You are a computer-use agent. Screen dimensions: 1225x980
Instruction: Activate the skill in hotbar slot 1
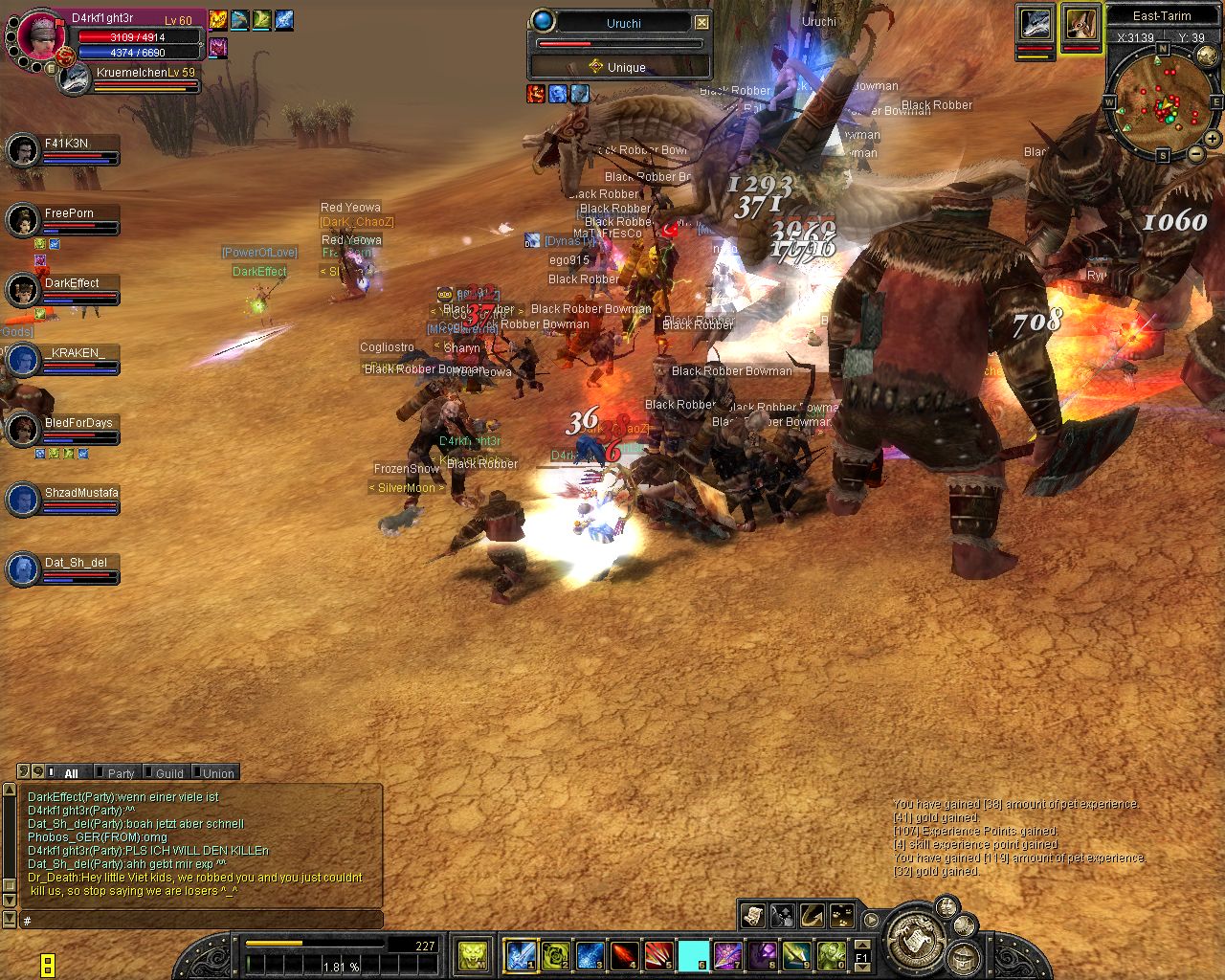(x=520, y=954)
